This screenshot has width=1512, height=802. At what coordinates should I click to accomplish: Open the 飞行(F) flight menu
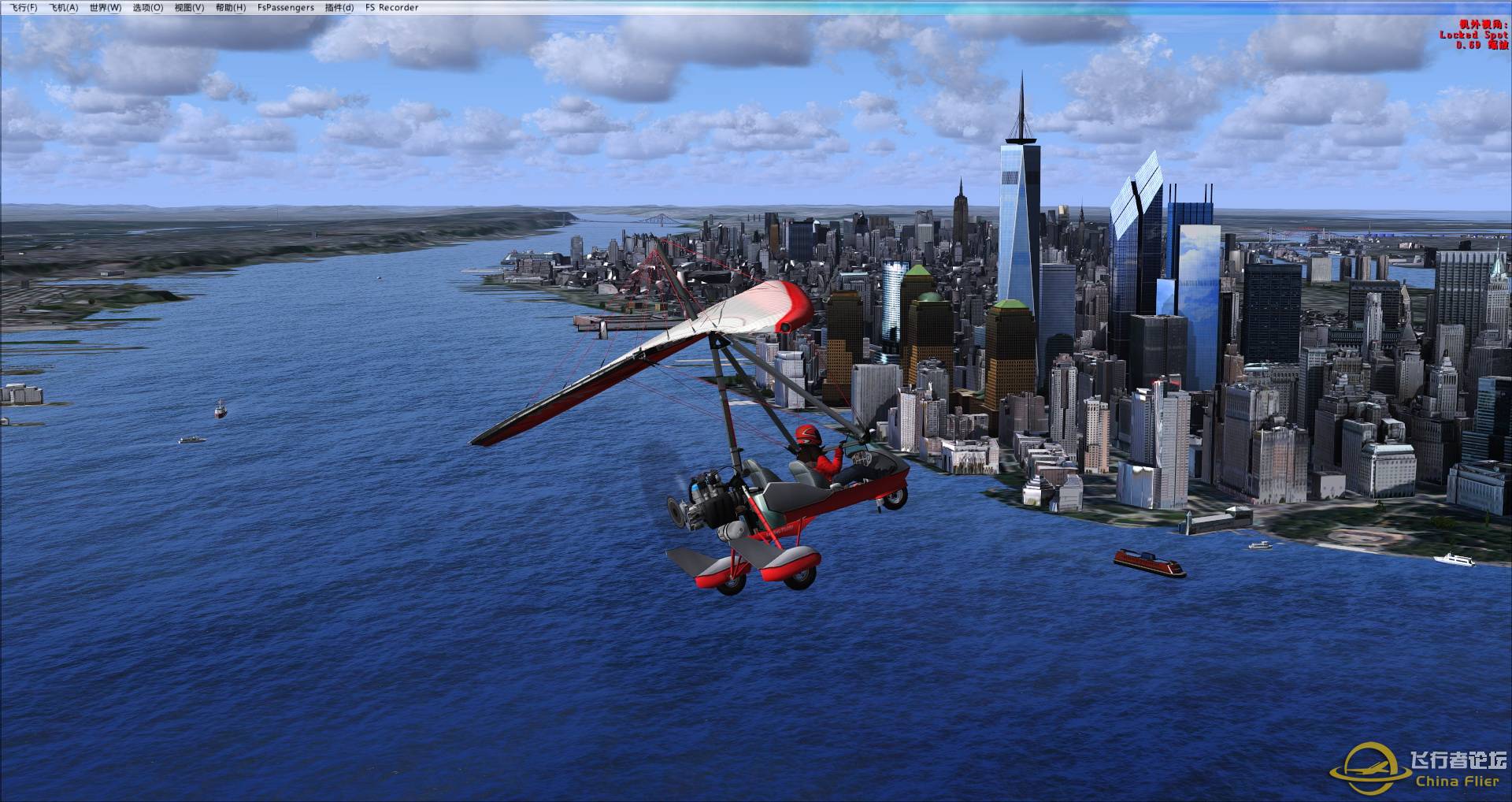tap(21, 8)
